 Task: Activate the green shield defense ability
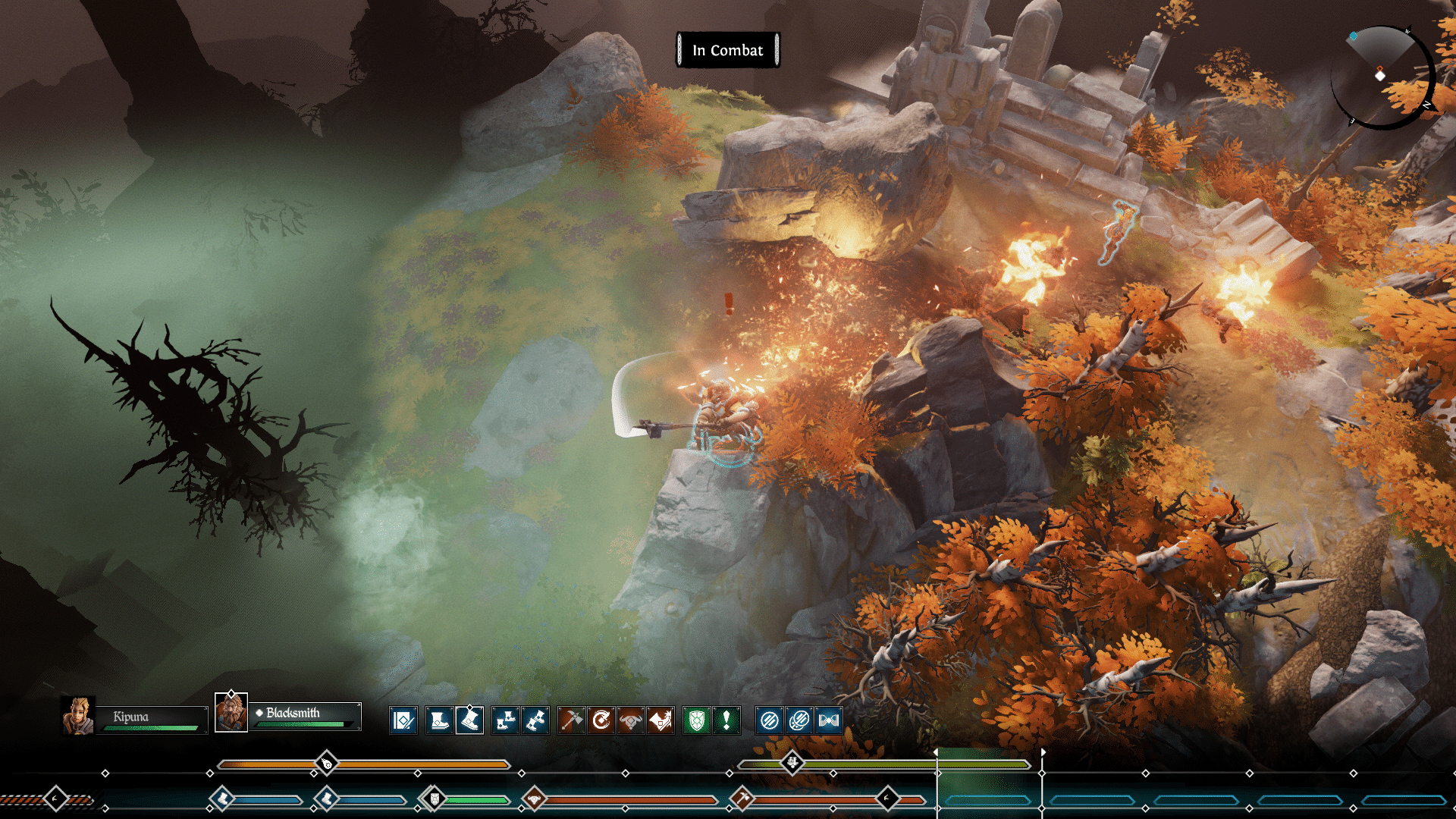click(x=696, y=720)
